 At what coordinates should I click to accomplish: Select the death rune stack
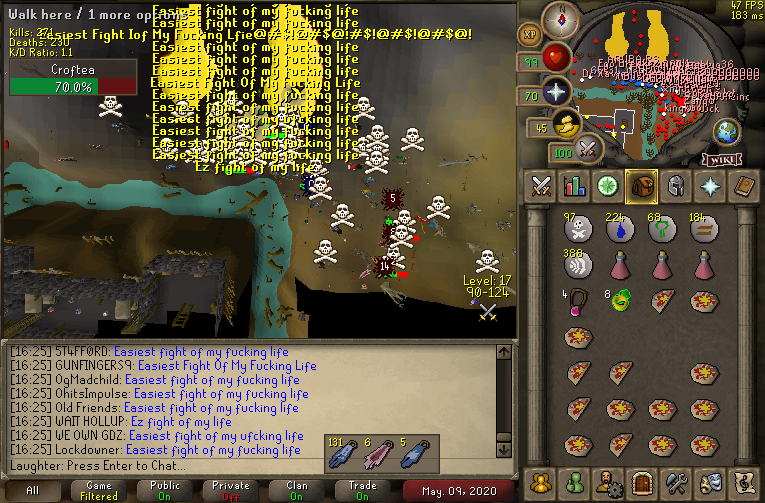[576, 230]
